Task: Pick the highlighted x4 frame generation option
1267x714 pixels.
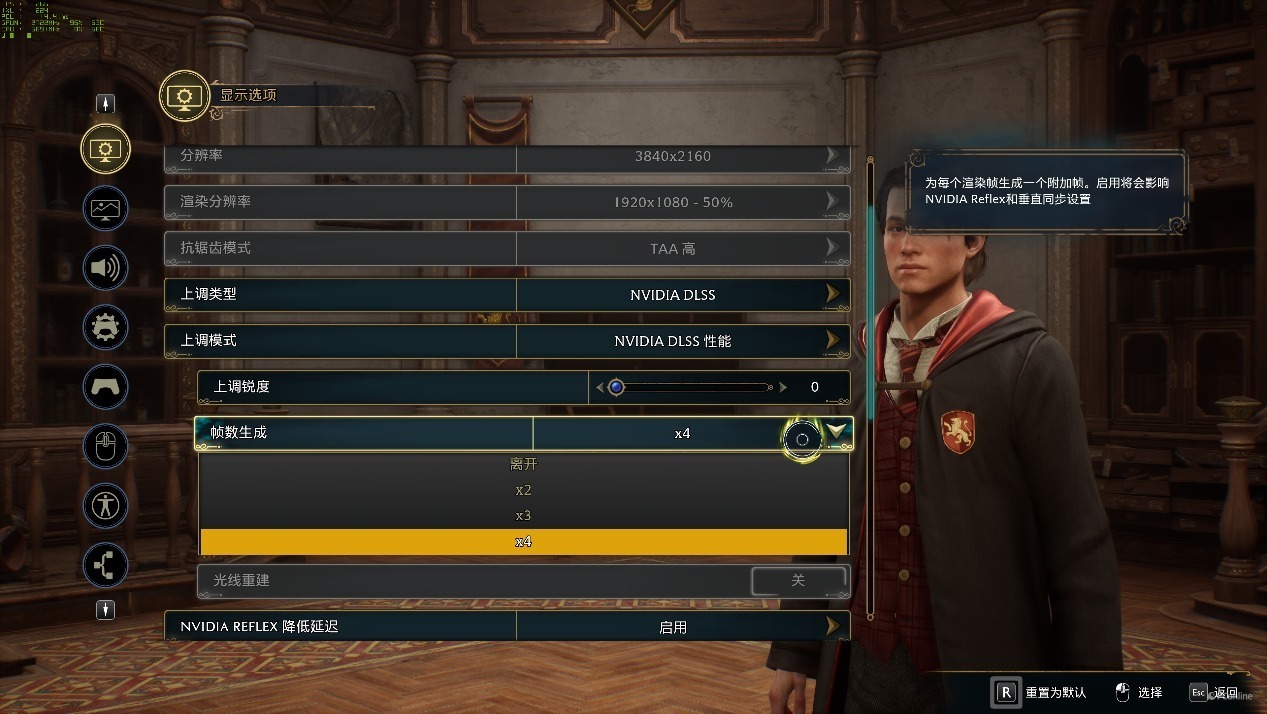Action: point(524,542)
